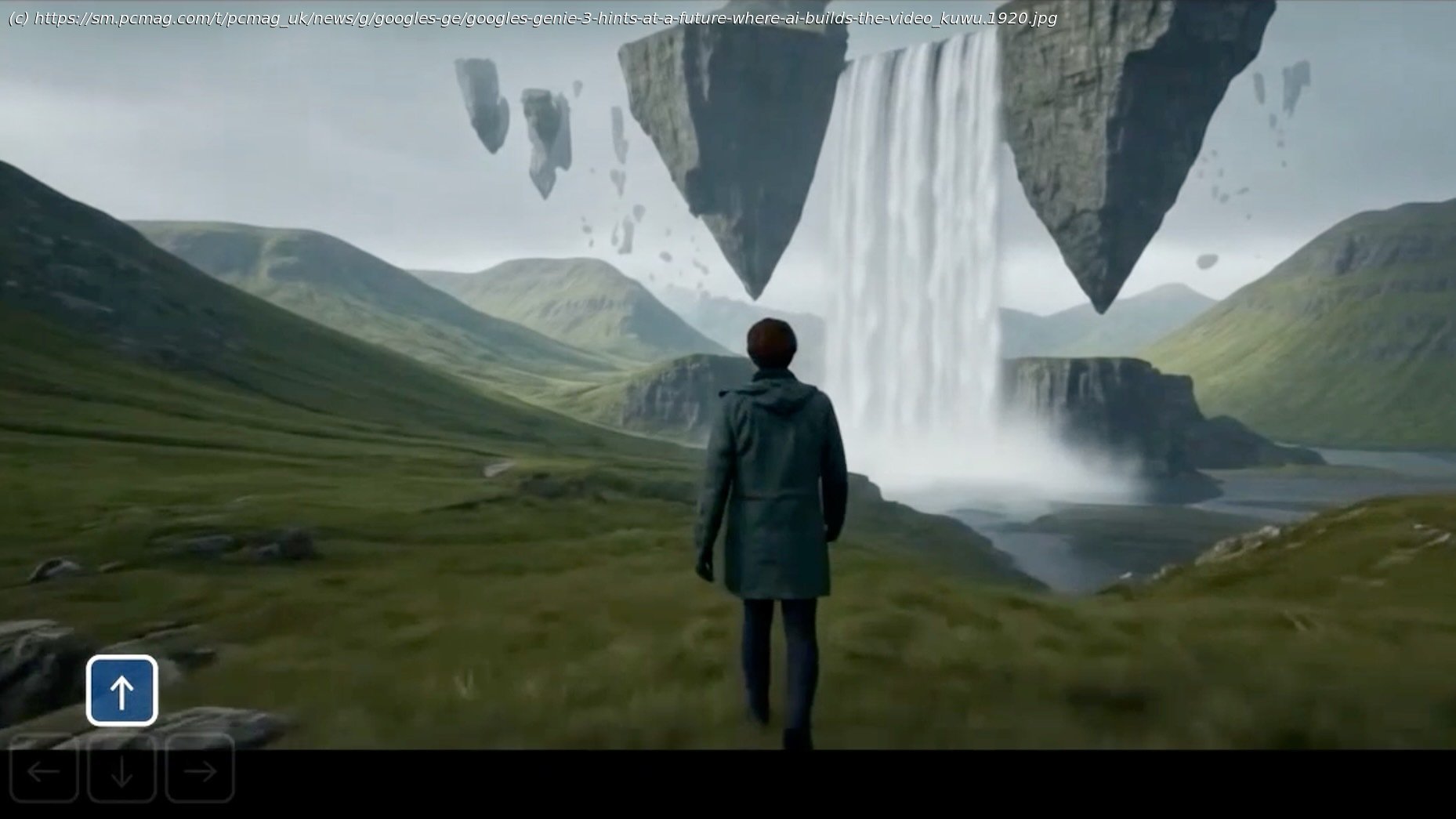Click the left arrow button
This screenshot has width=1456, height=819.
44,770
